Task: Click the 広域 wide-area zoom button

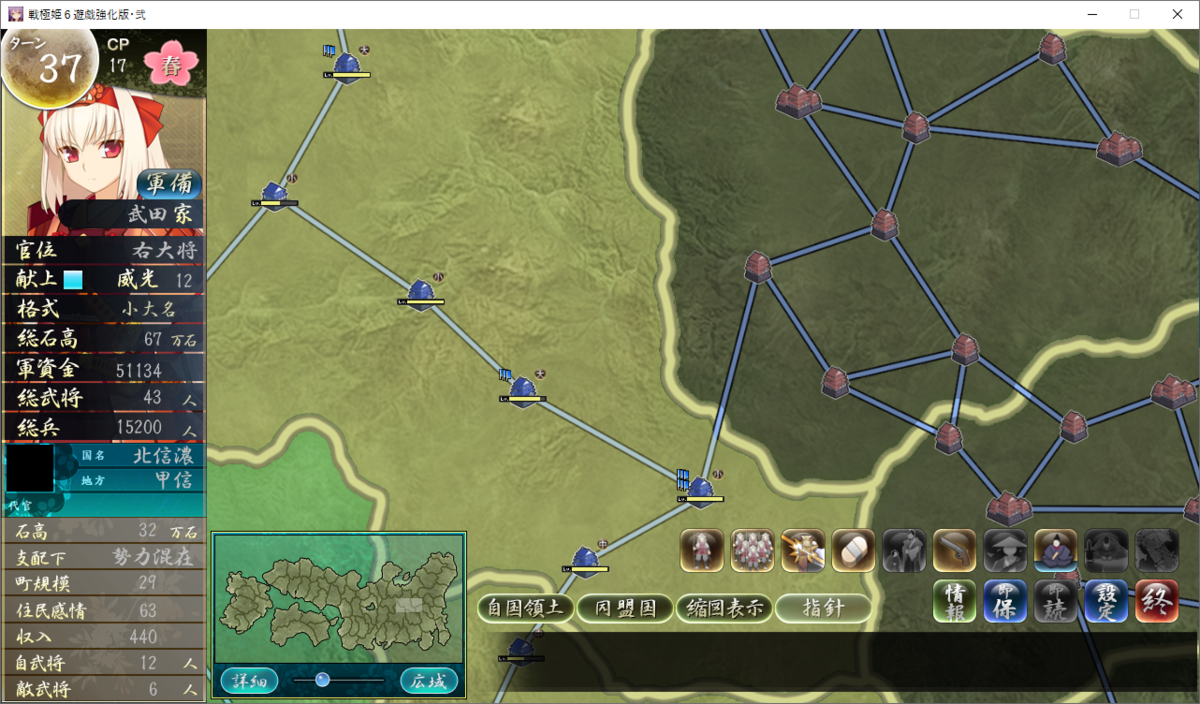Action: click(429, 681)
